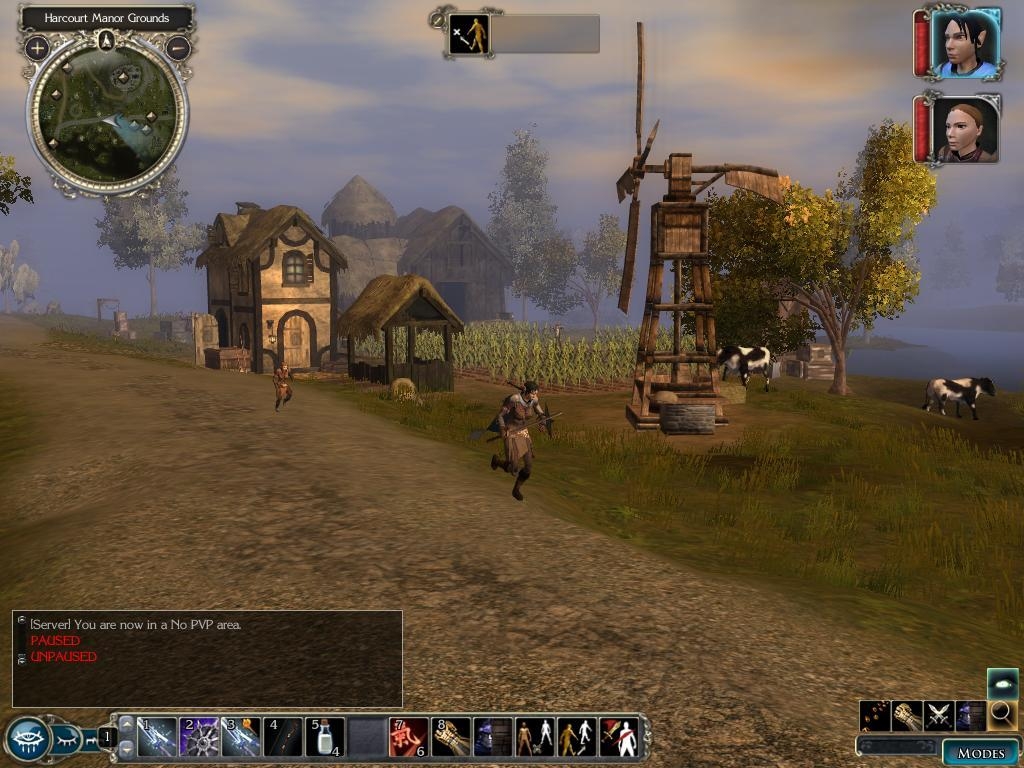Select the brown-haired companion portrait
Viewport: 1024px width, 768px height.
click(965, 129)
